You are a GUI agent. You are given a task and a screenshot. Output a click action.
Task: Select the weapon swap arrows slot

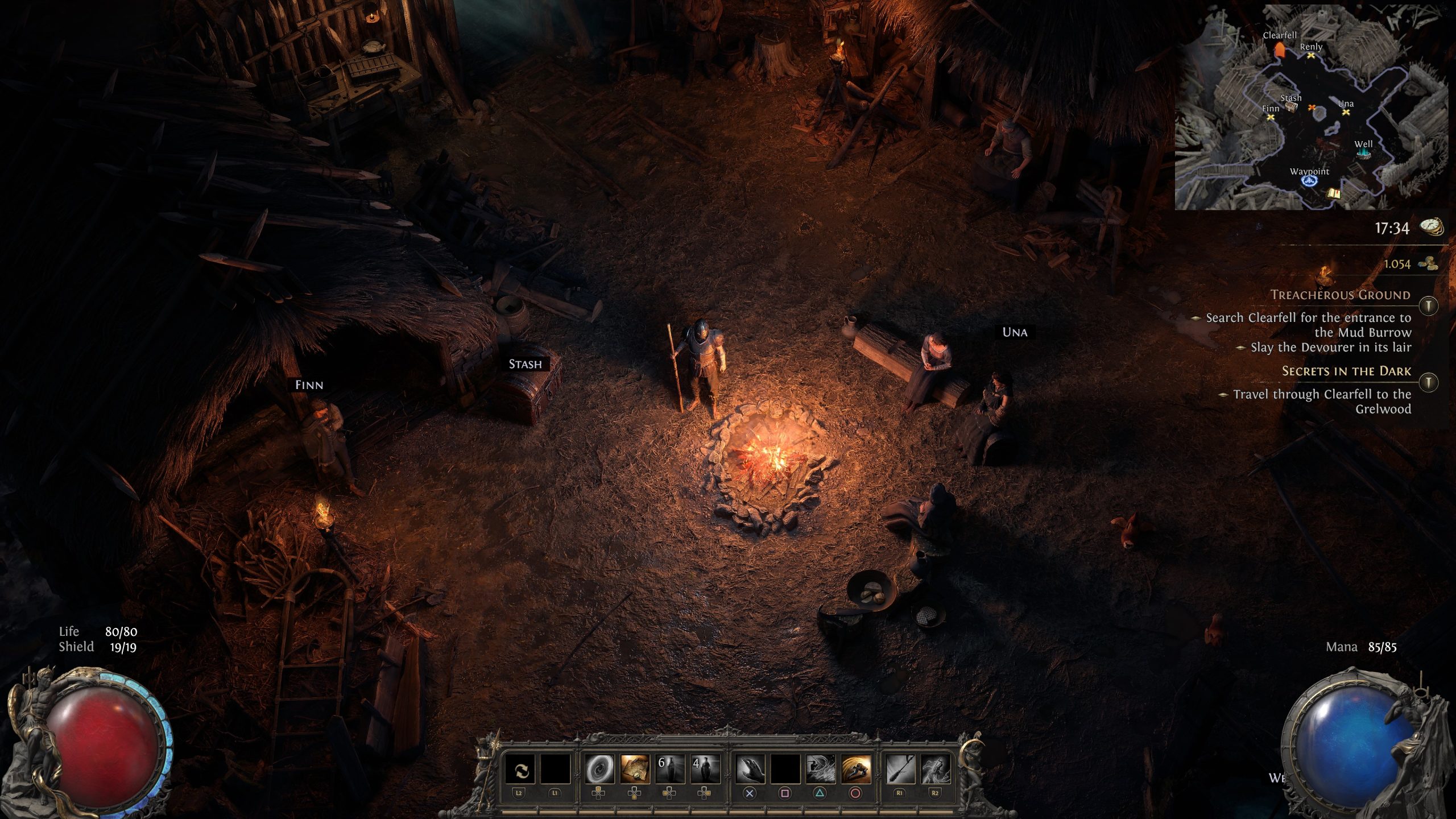(x=520, y=770)
